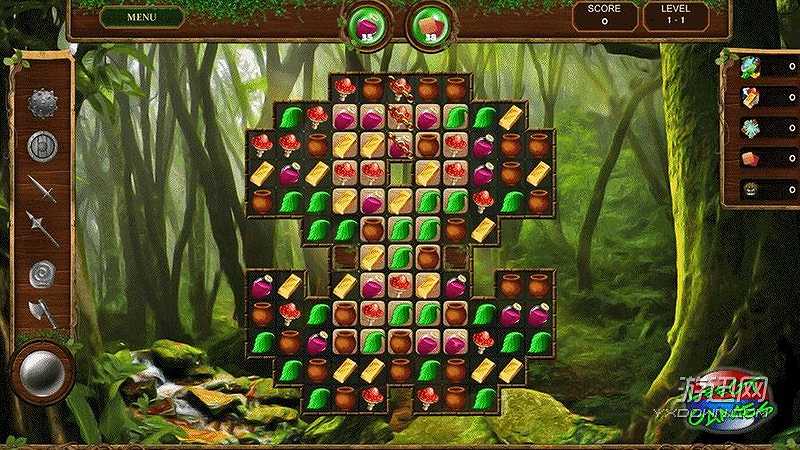Open the MENU button
The width and height of the screenshot is (800, 450).
[141, 17]
